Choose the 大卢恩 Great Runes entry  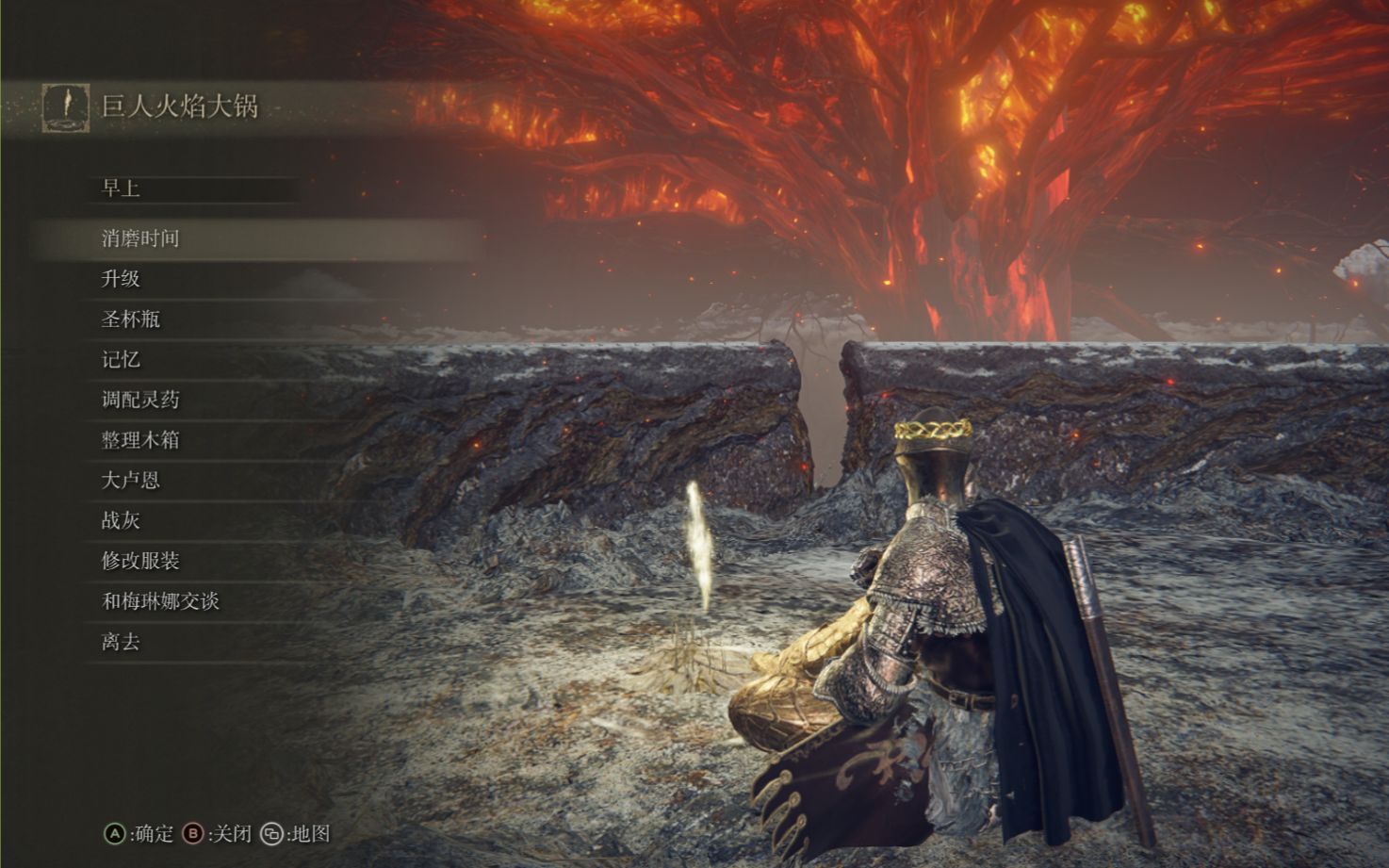pos(131,481)
